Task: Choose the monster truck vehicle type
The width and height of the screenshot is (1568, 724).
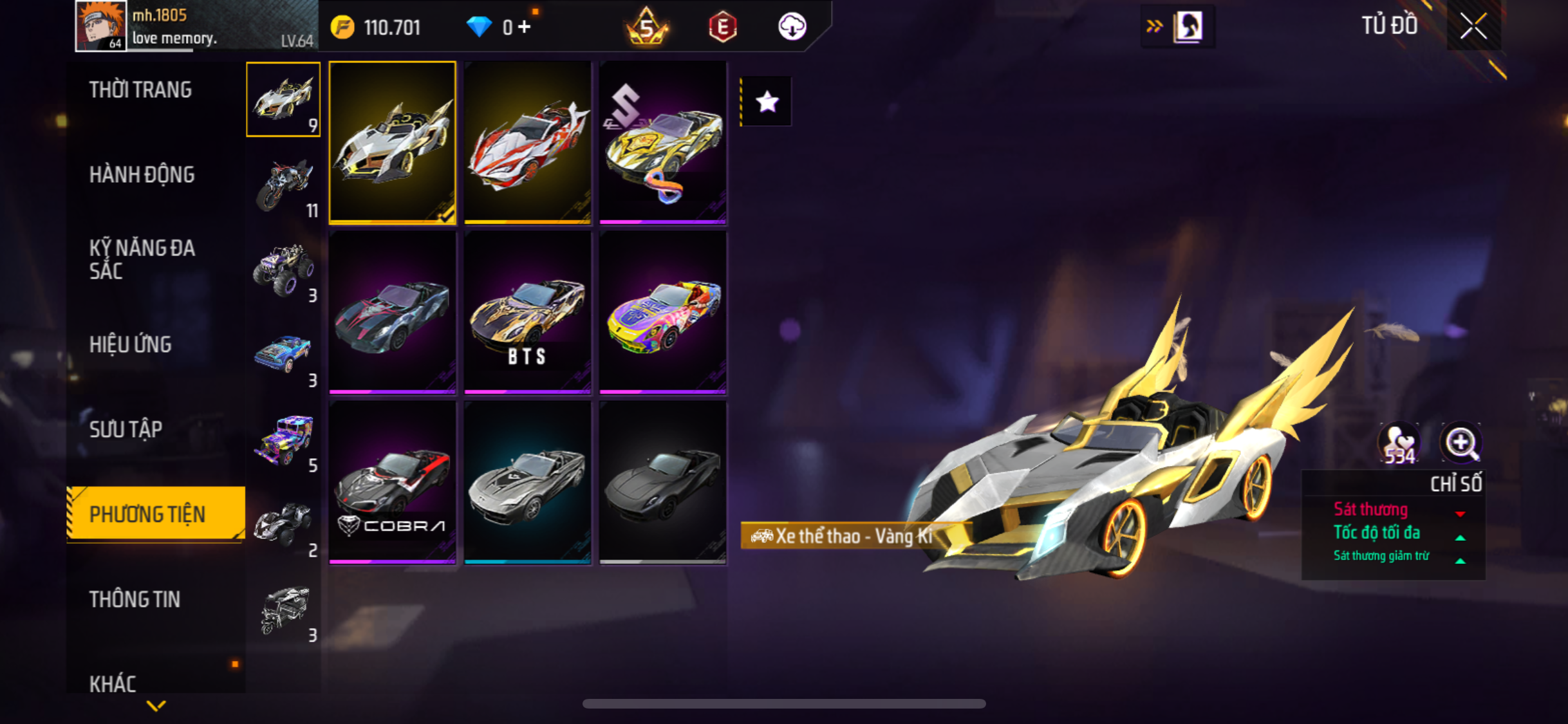Action: pos(284,270)
